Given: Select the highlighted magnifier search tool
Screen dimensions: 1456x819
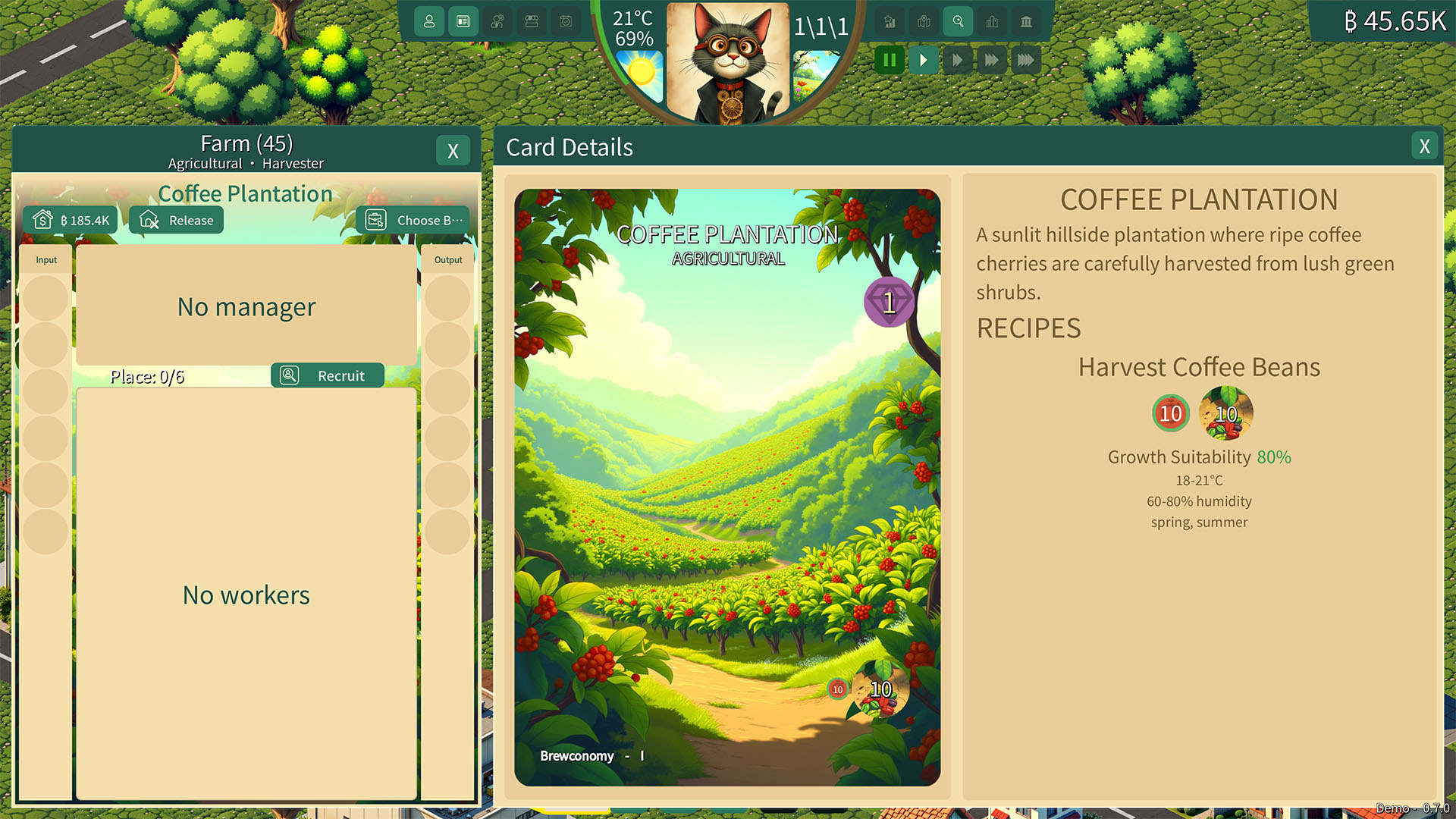Looking at the screenshot, I should coord(958,22).
